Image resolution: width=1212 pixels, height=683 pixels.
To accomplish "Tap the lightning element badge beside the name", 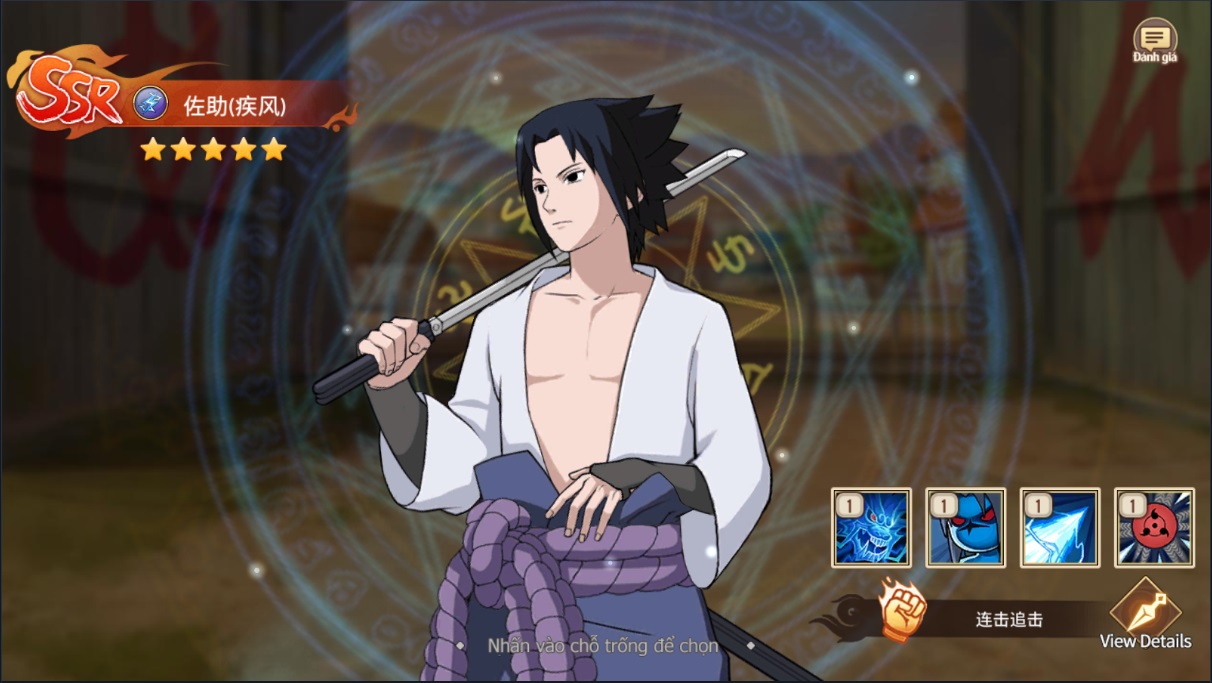I will click(x=151, y=104).
